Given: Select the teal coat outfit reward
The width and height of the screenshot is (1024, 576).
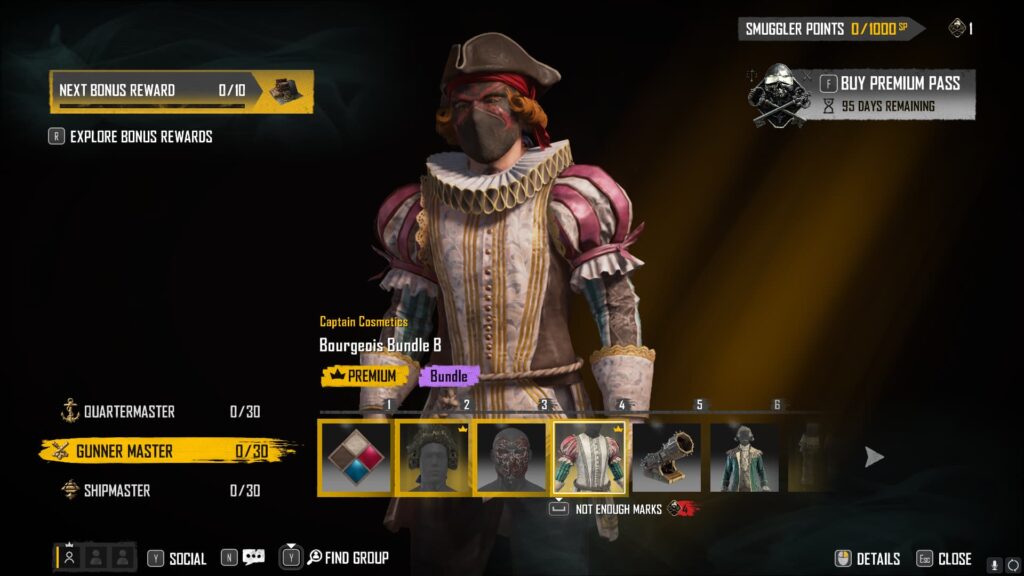Looking at the screenshot, I should 745,458.
